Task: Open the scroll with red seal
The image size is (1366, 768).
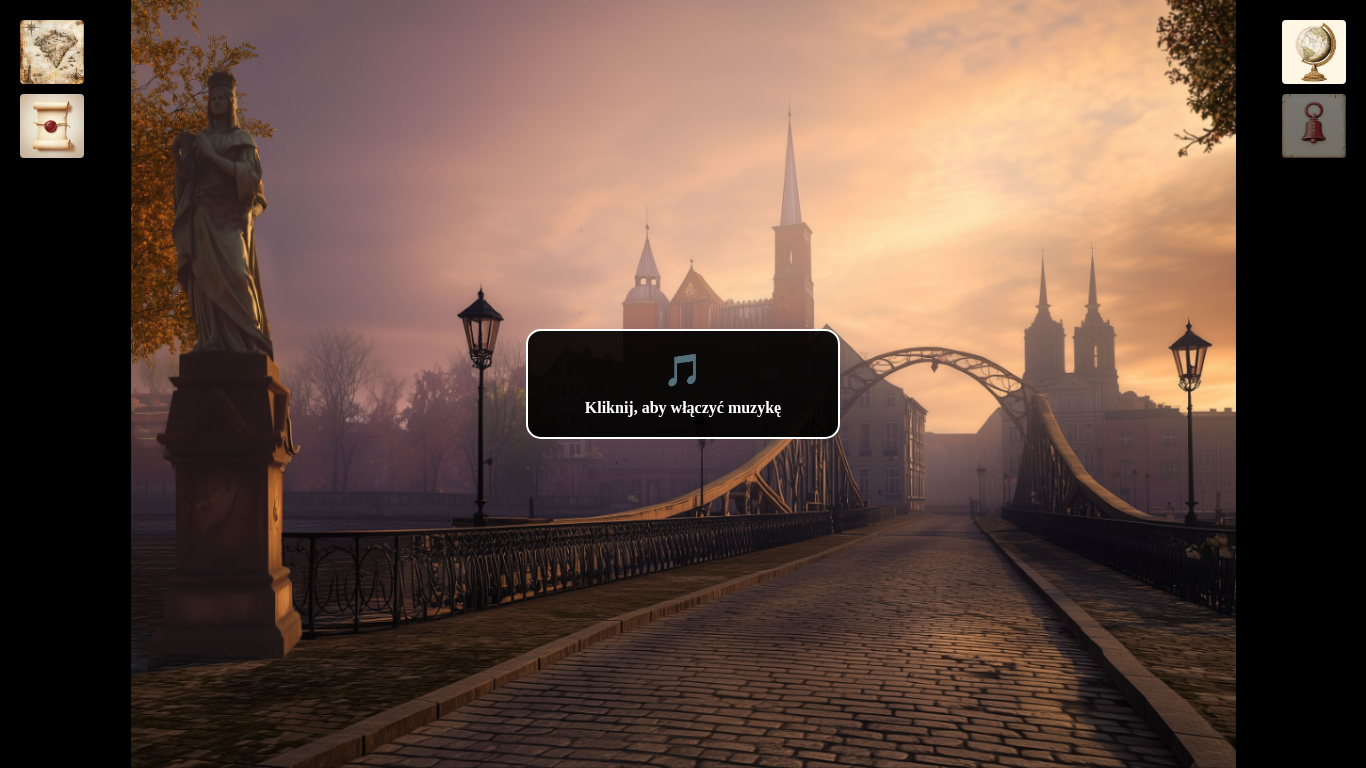Action: click(x=52, y=126)
